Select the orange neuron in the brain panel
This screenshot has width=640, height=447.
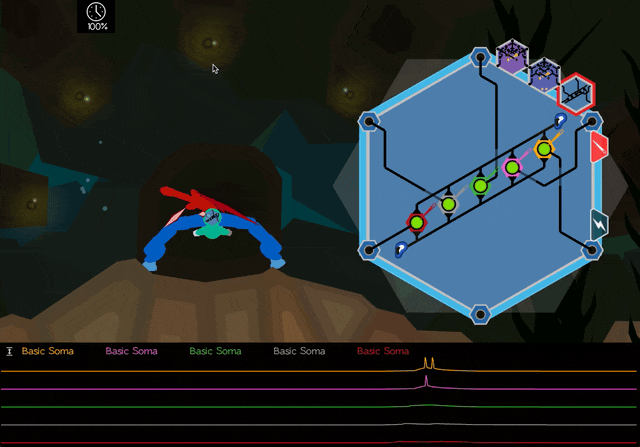(x=544, y=150)
